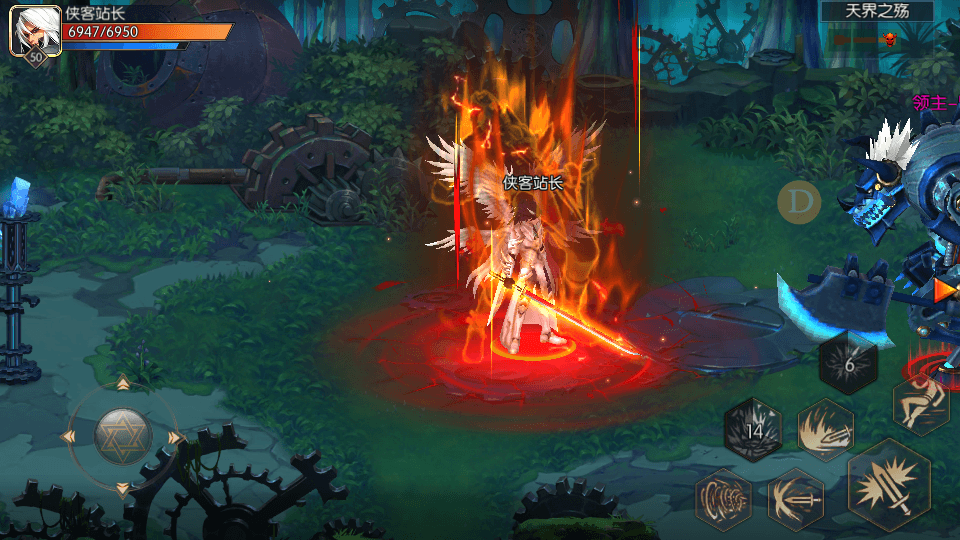Viewport: 960px width, 540px height.
Task: Select the skill on 14 cooldown
Action: pyautogui.click(x=753, y=430)
